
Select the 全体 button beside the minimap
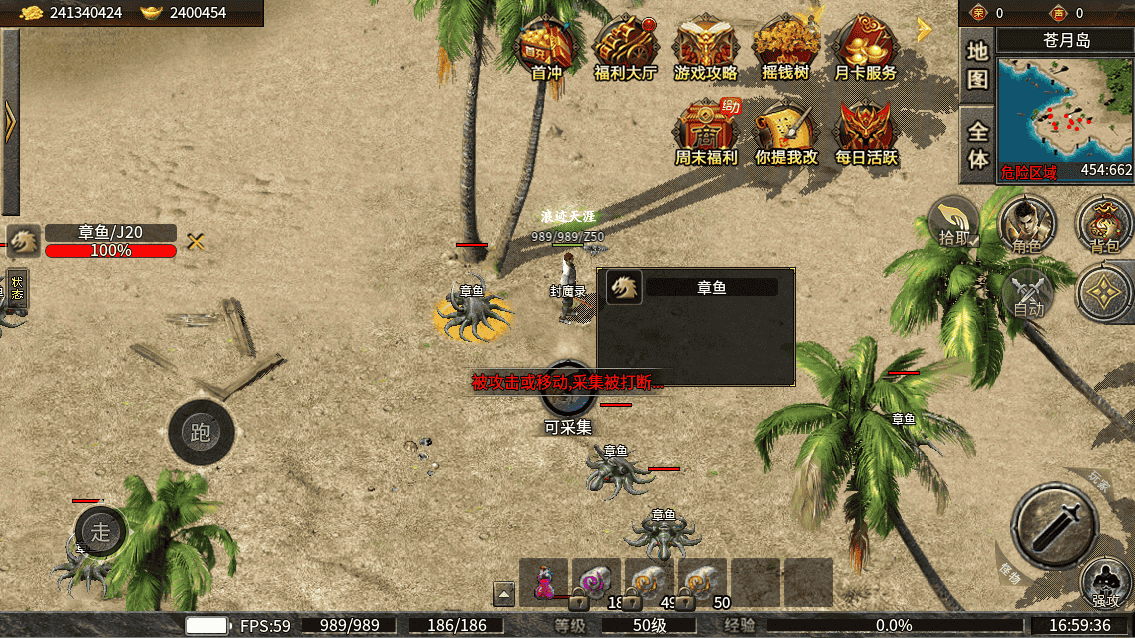(977, 145)
